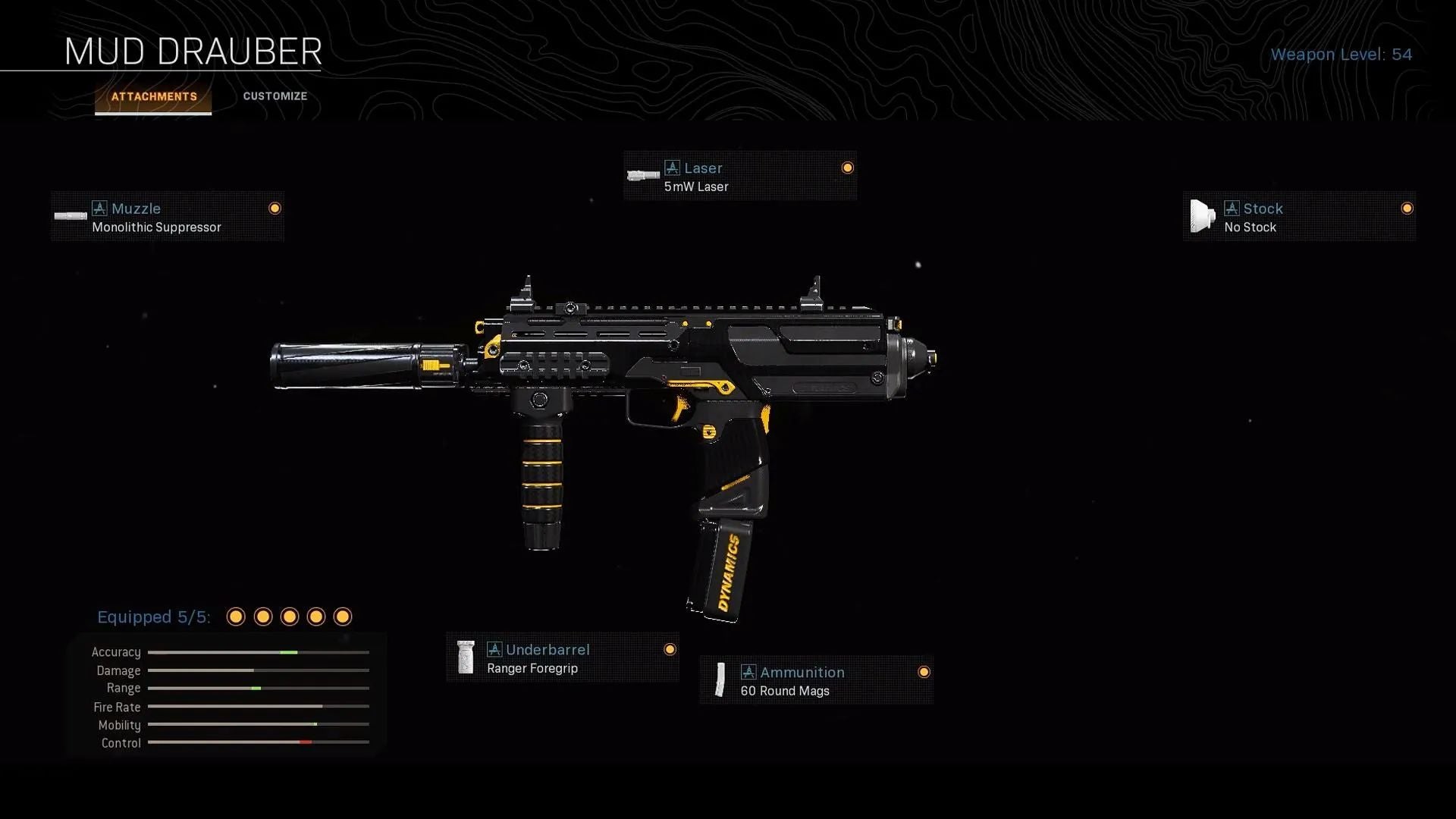Select the 60 Round Mags ammunition icon
This screenshot has width=1456, height=819.
pos(720,680)
